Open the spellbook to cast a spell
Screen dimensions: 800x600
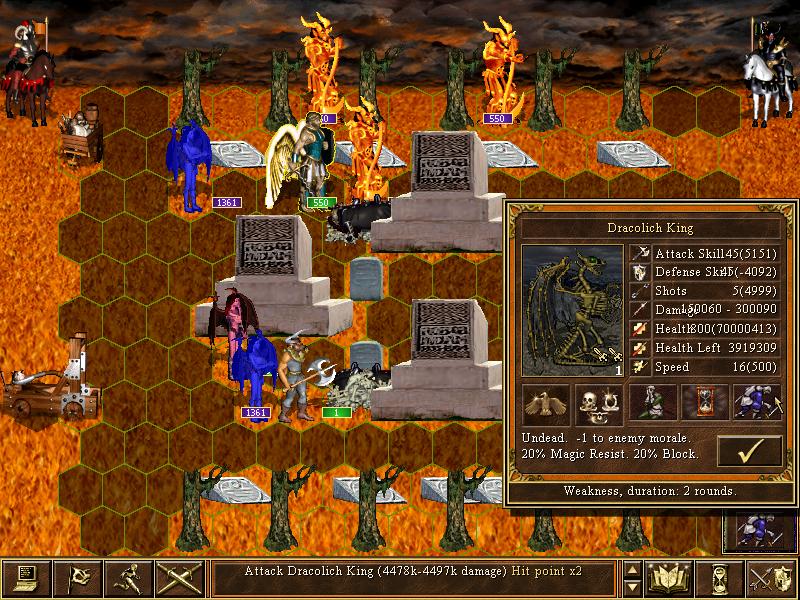(670, 578)
